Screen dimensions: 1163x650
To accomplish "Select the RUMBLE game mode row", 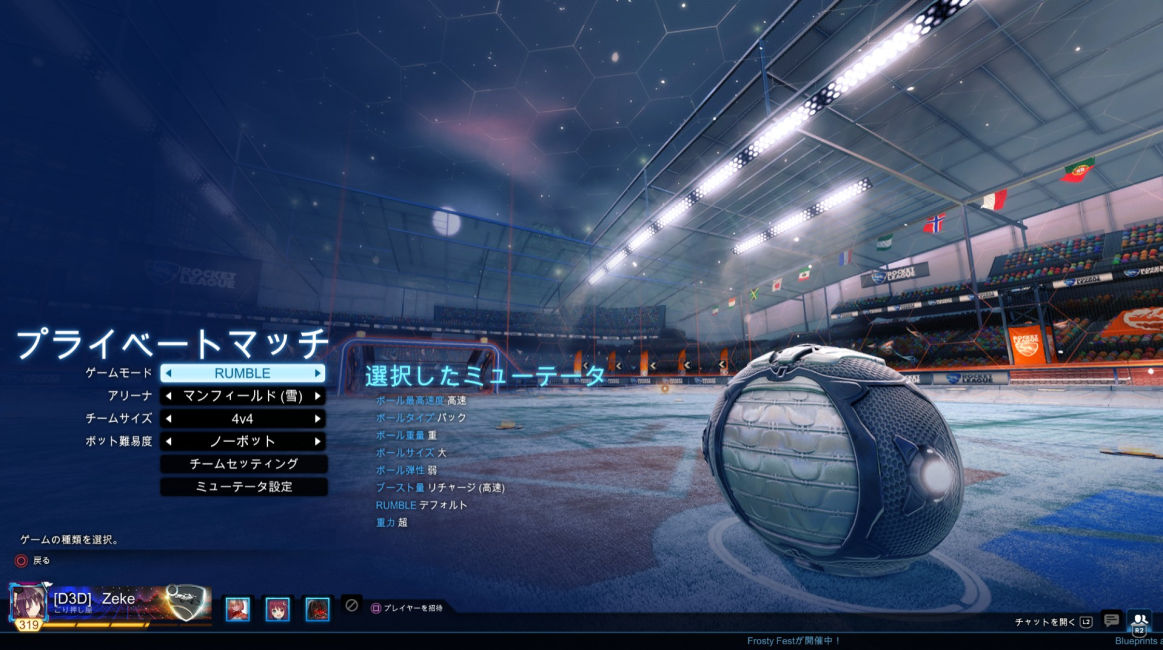I will 243,373.
